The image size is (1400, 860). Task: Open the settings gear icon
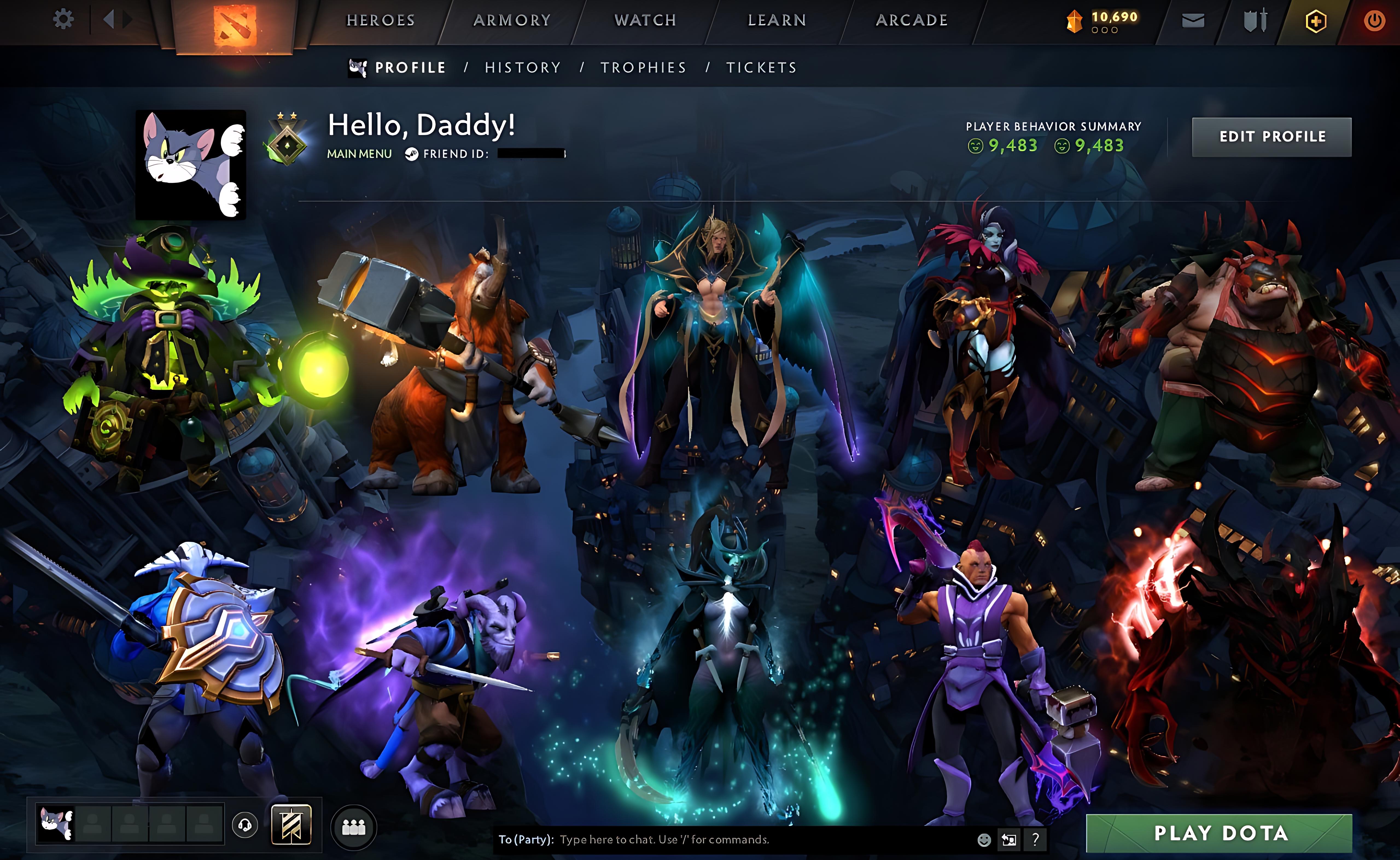[x=63, y=20]
